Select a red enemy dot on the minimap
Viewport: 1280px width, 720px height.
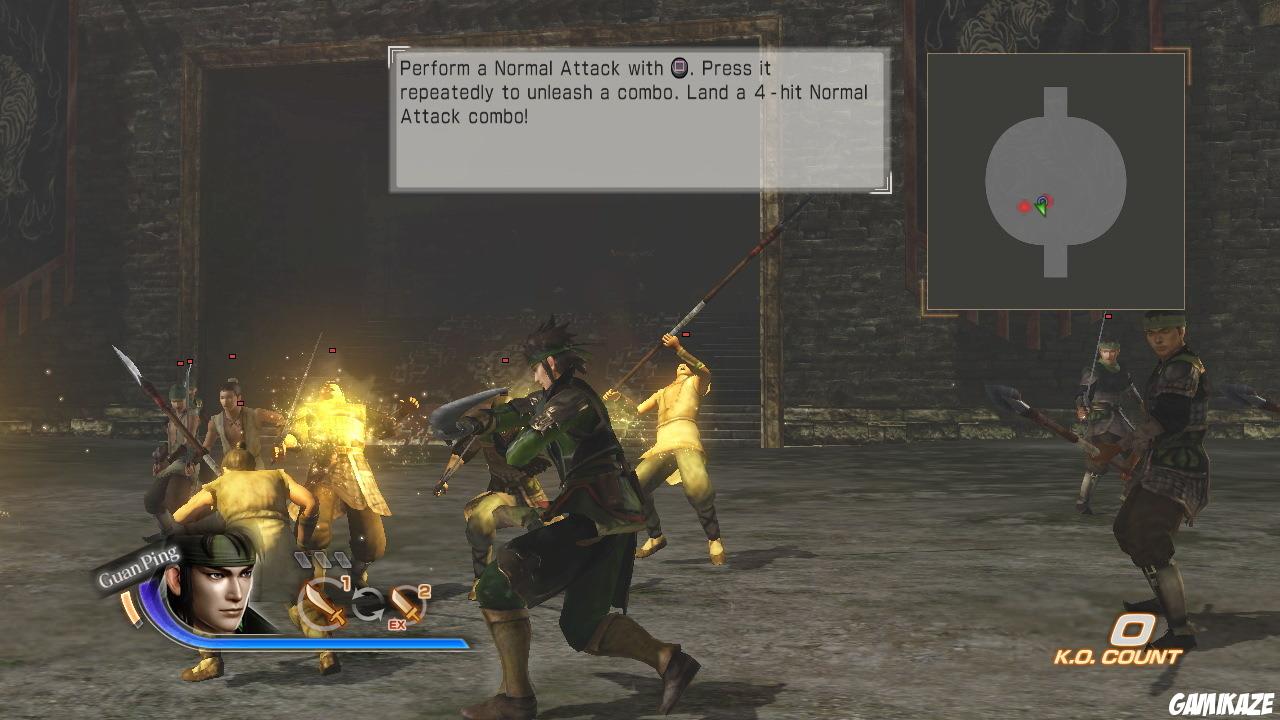[1024, 208]
